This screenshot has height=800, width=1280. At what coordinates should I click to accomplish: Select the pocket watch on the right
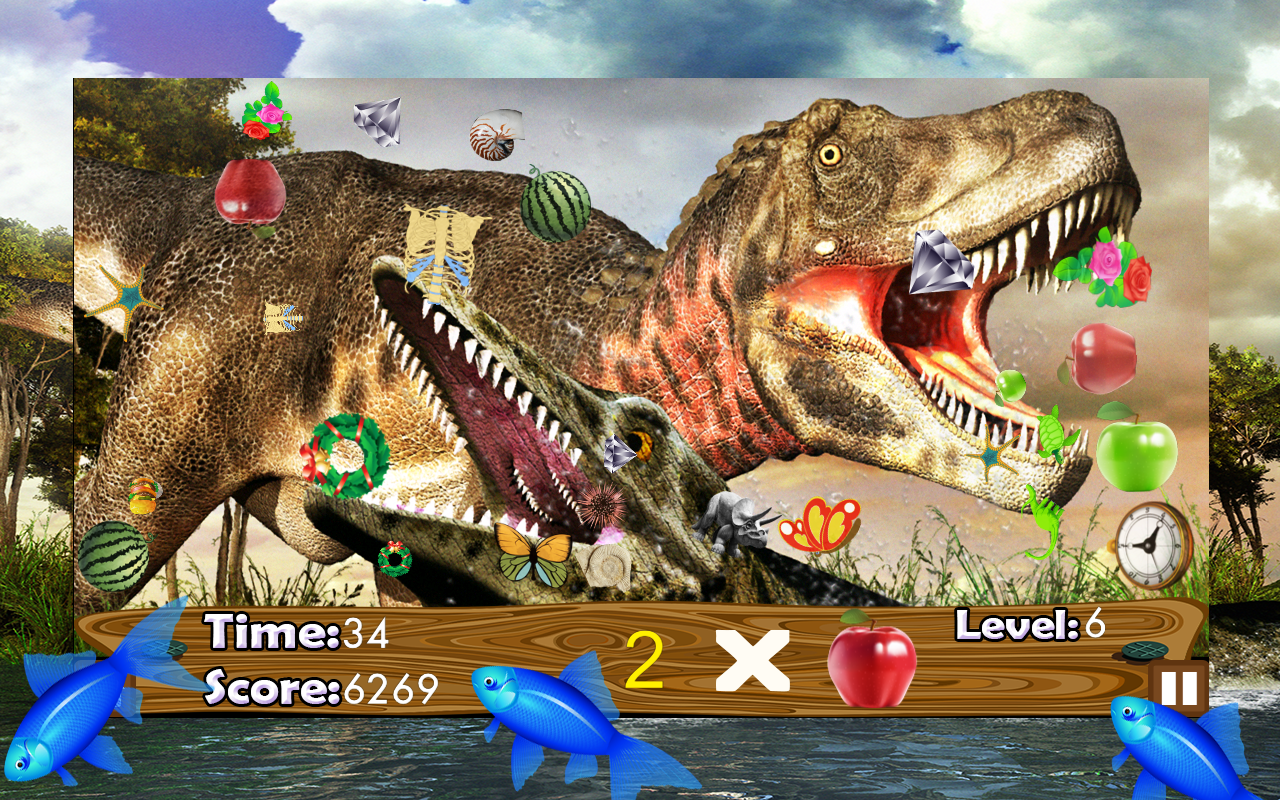1150,545
